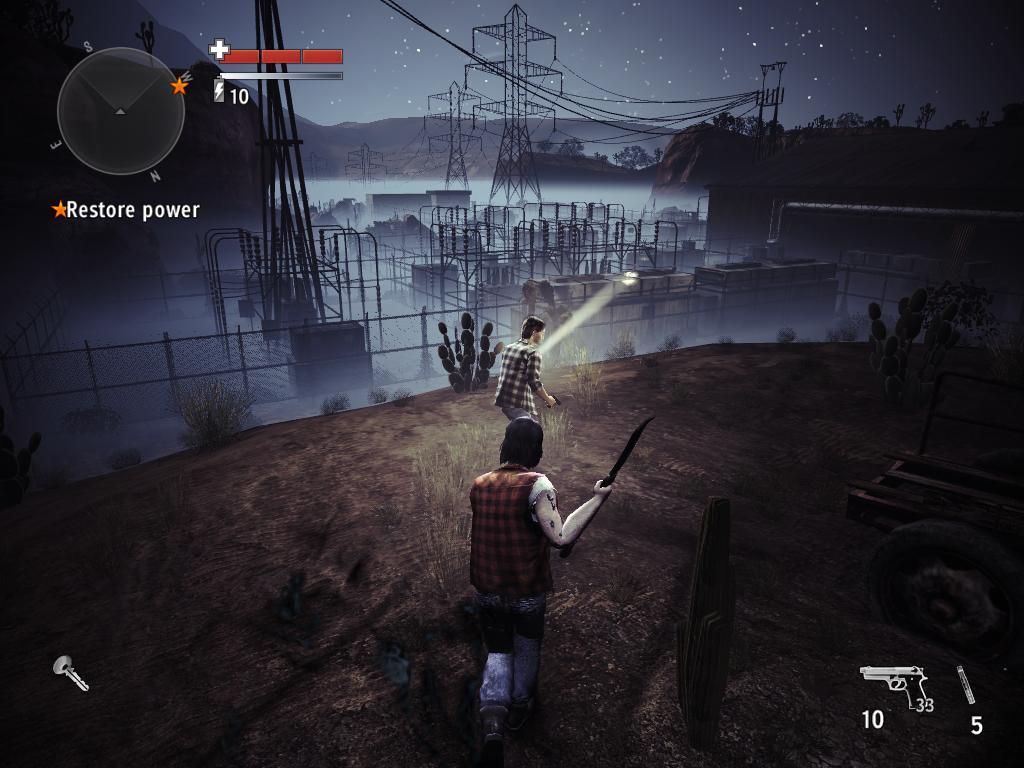Click the key item icon
The width and height of the screenshot is (1024, 768).
[70, 672]
